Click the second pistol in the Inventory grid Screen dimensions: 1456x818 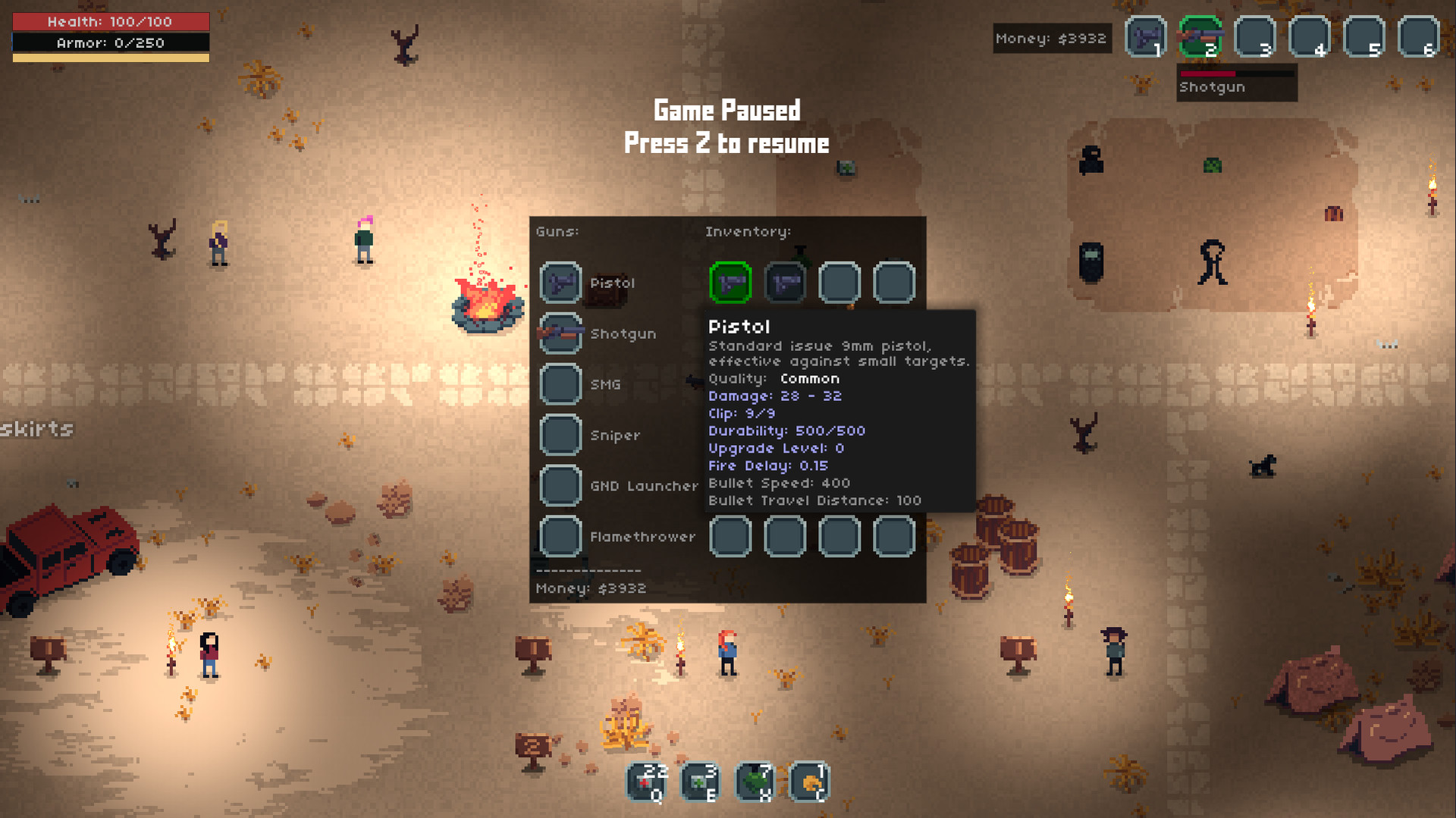tap(785, 282)
